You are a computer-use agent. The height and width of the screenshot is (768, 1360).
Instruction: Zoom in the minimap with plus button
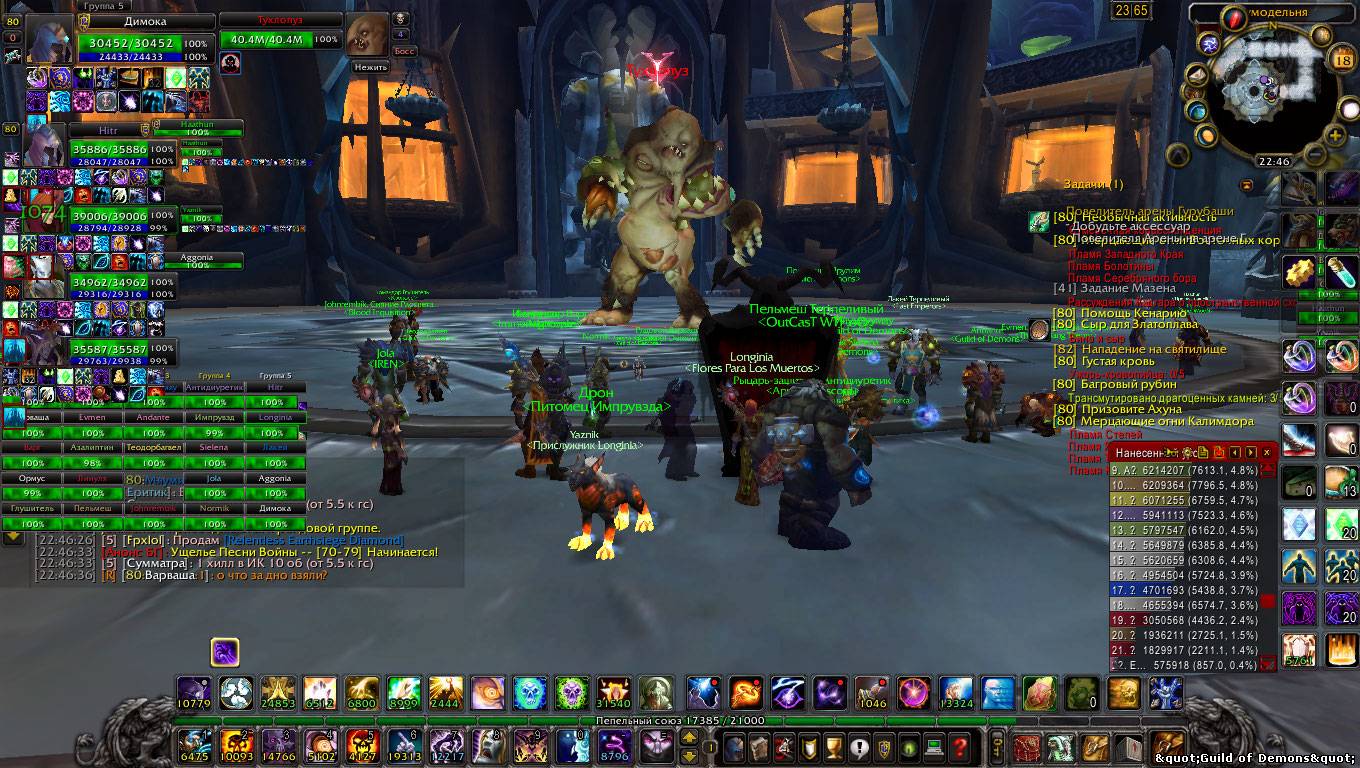[x=1336, y=134]
